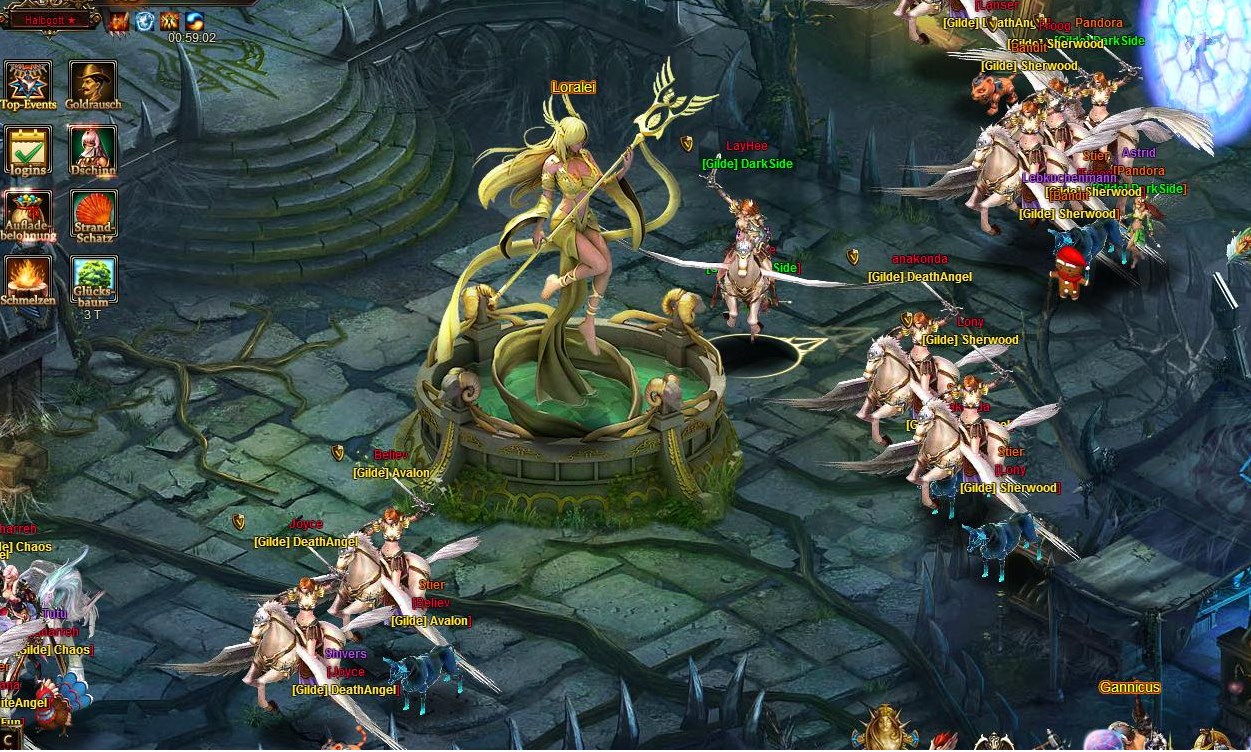Screen dimensions: 1251x752
Task: Claim the Aufladebelohnung gift bag
Action: click(27, 215)
